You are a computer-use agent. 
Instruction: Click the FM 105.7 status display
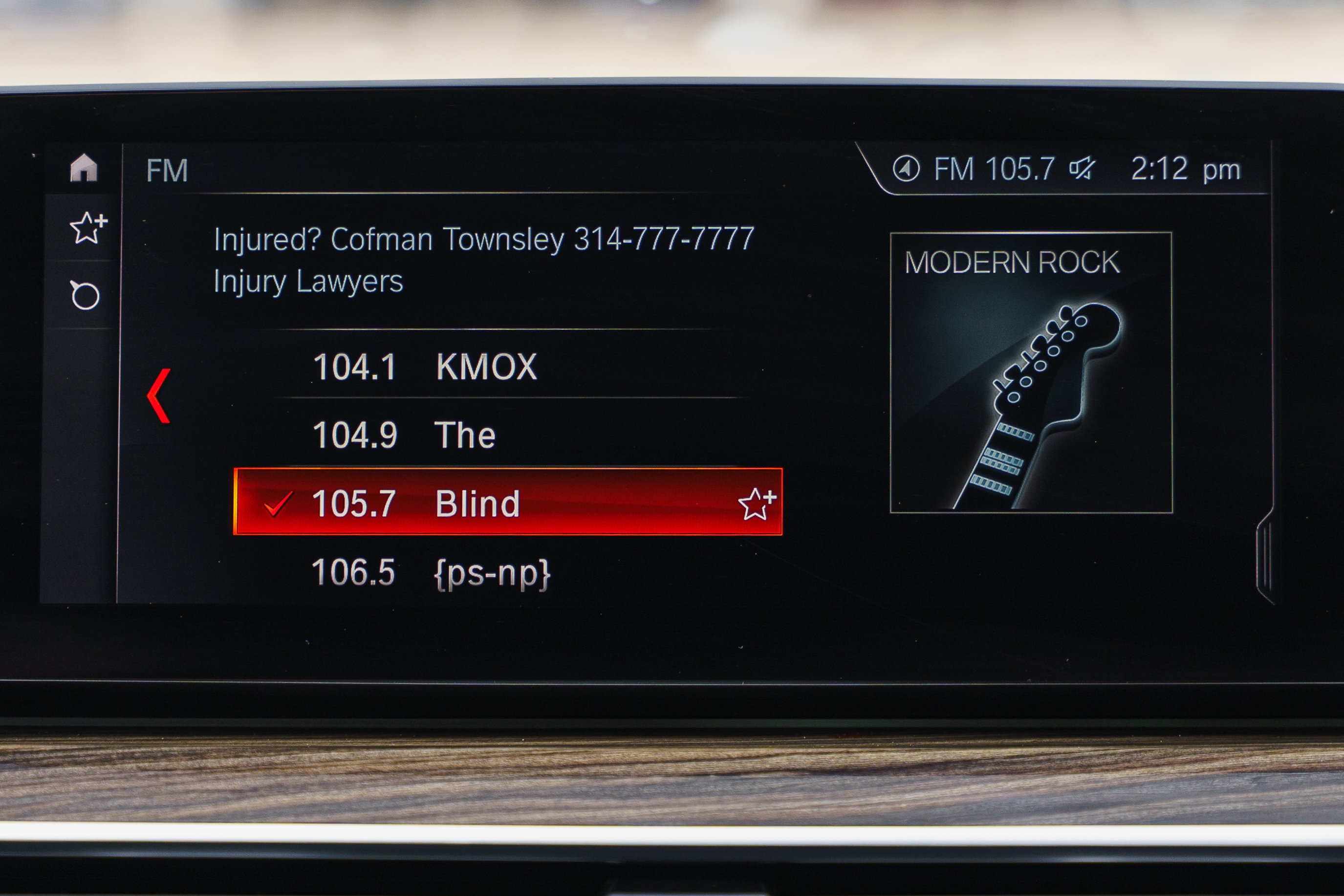point(994,168)
